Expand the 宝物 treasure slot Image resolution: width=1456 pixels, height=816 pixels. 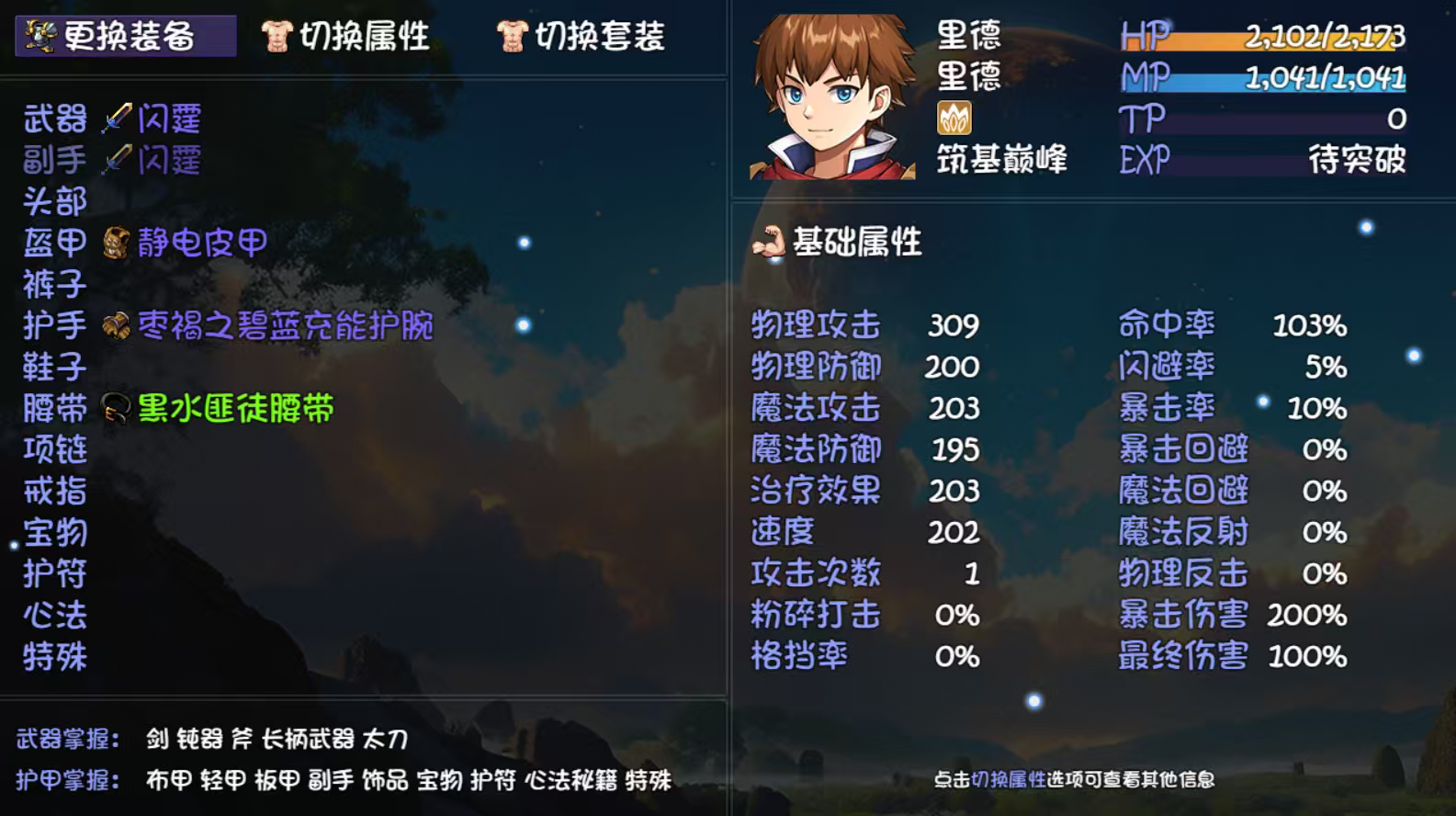[x=53, y=531]
